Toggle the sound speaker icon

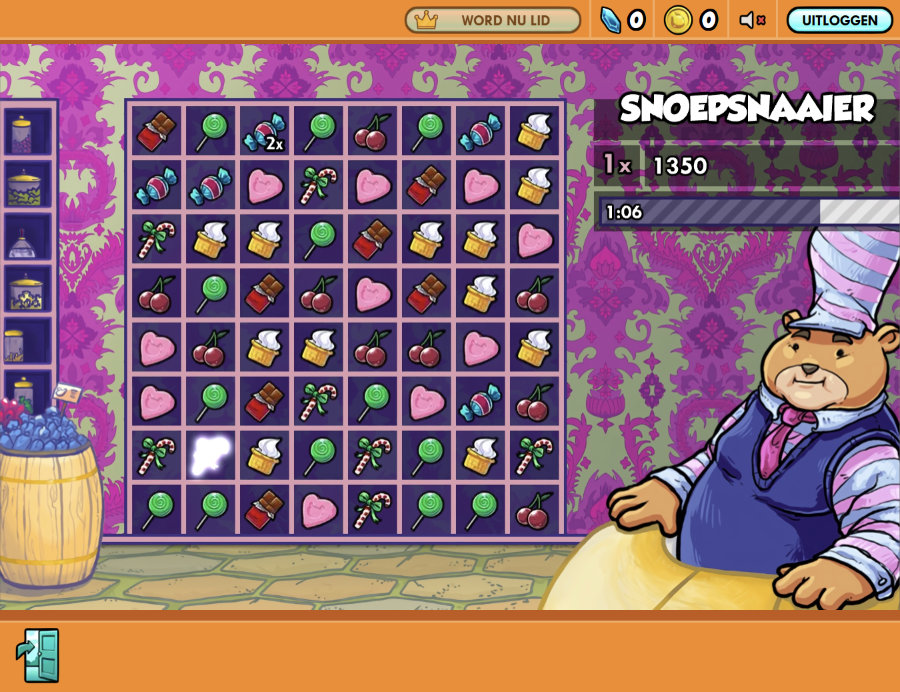752,20
